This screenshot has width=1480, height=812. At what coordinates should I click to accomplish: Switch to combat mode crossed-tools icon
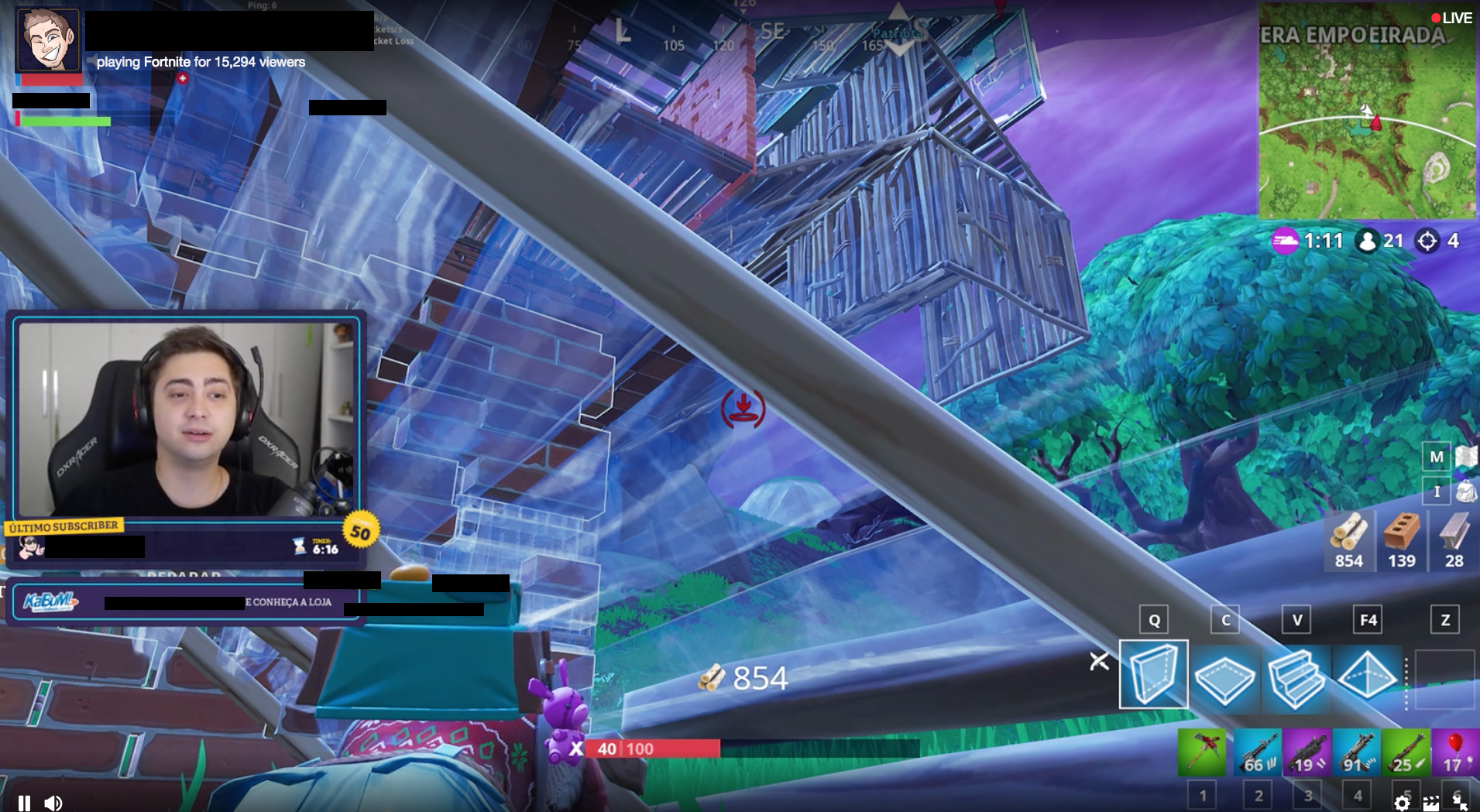(1099, 662)
